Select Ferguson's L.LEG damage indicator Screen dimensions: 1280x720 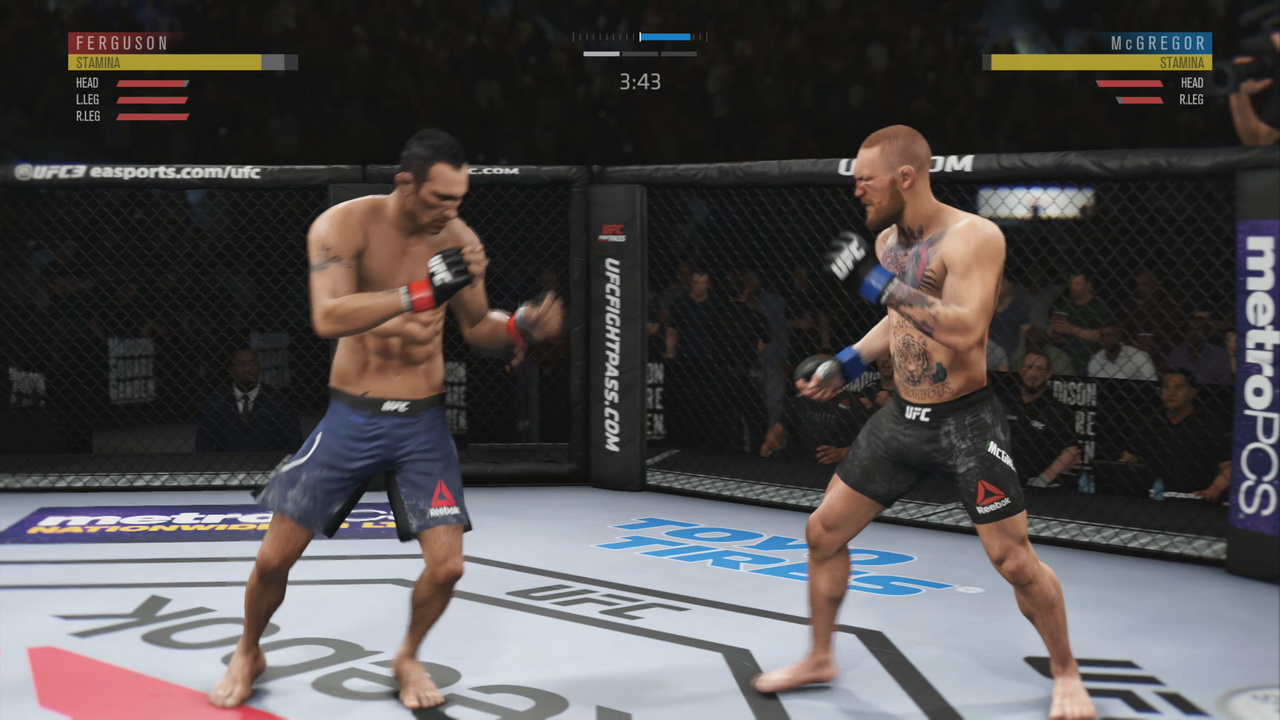pyautogui.click(x=150, y=99)
